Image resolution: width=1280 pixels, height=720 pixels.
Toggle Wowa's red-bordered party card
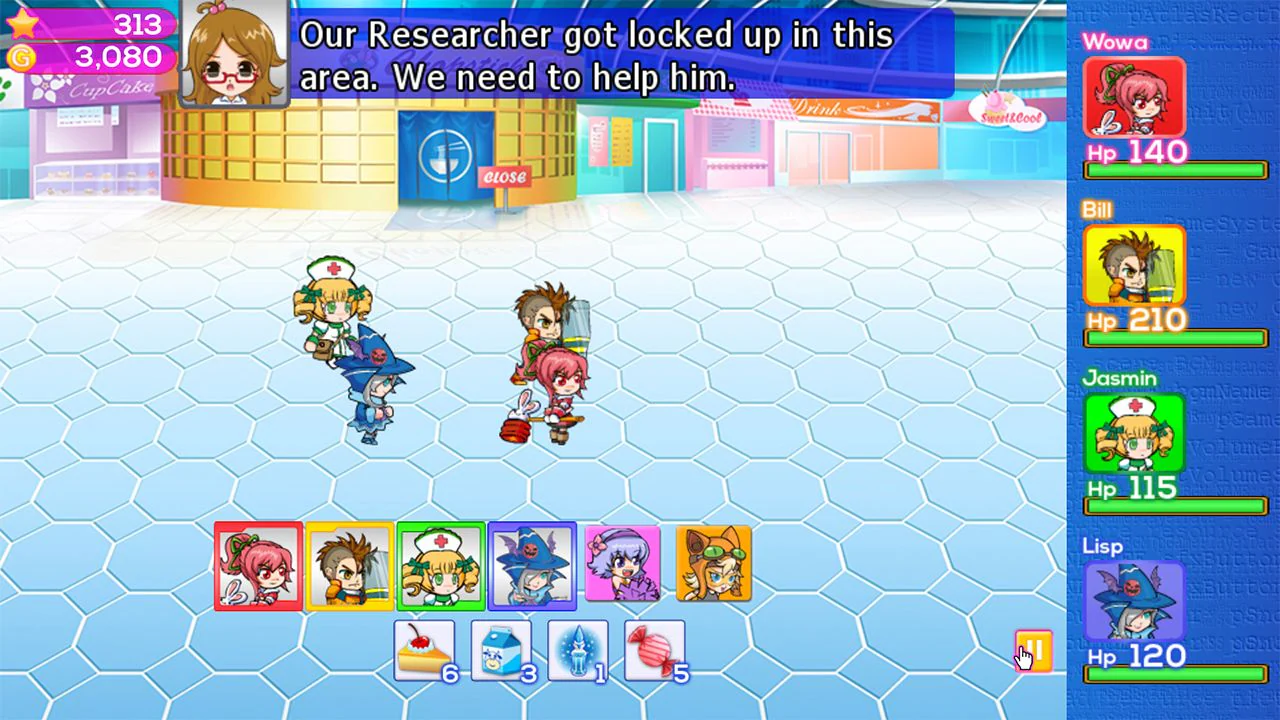257,565
